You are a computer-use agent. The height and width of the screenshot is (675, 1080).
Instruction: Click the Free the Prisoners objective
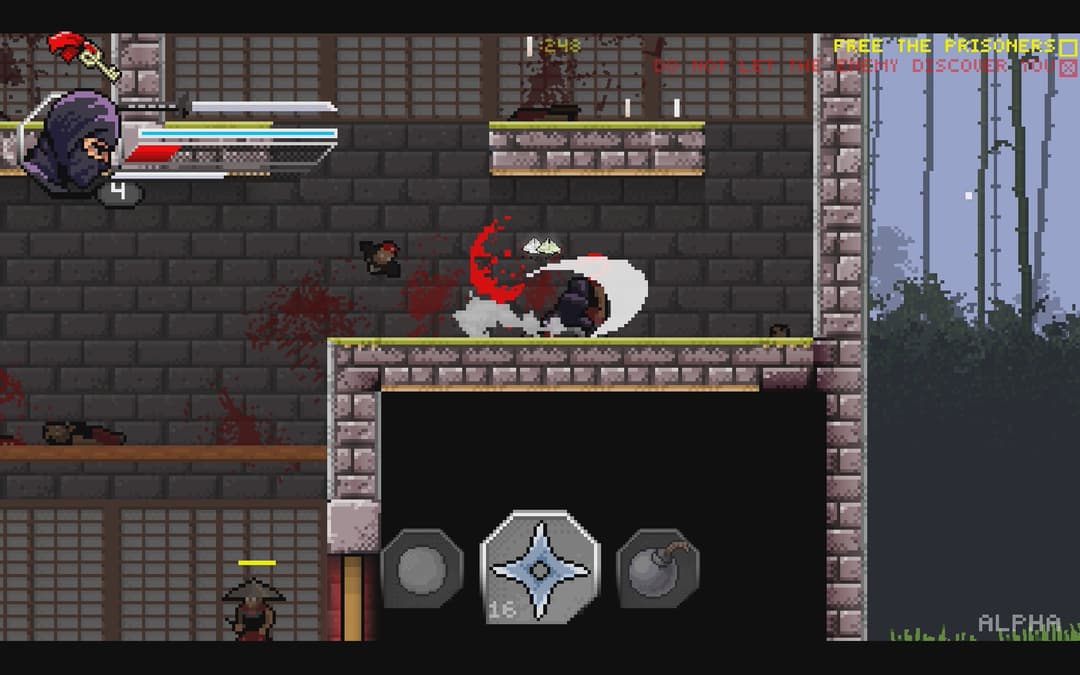(x=942, y=46)
